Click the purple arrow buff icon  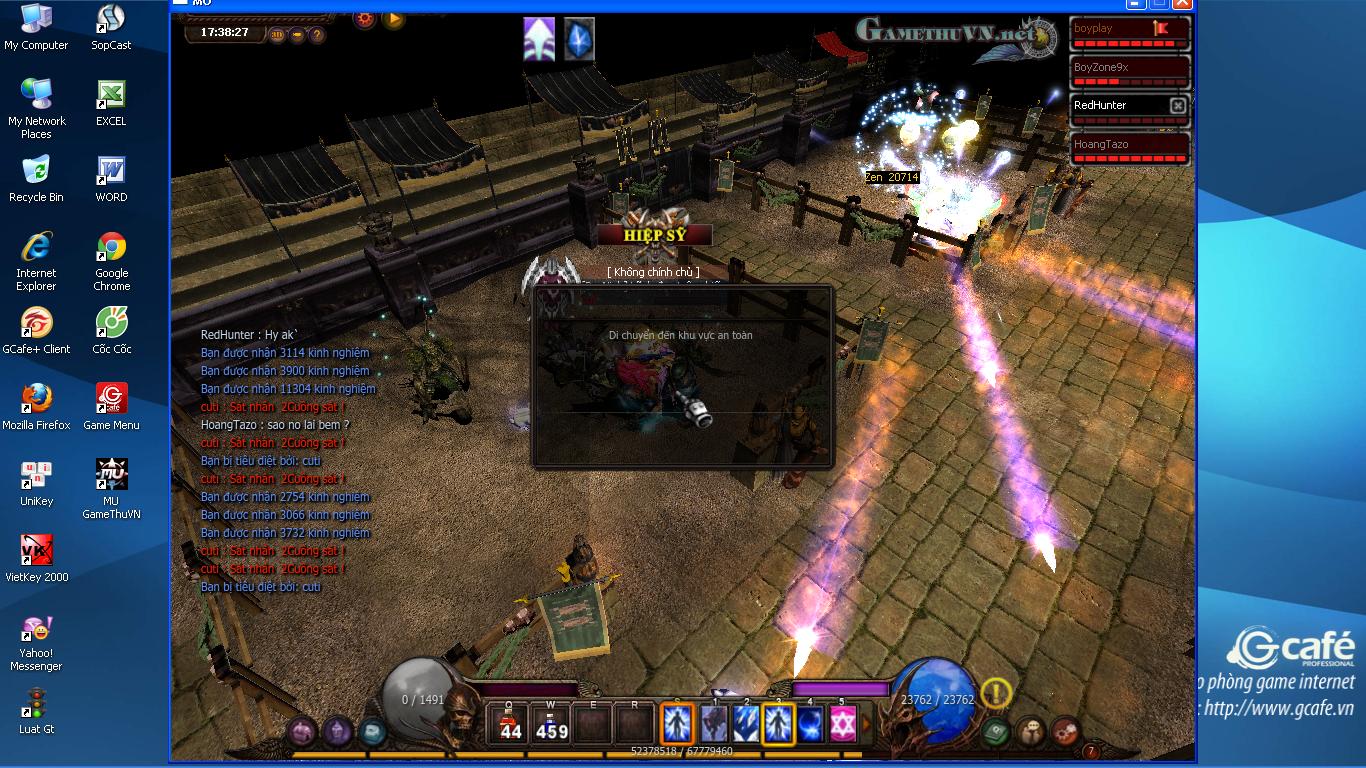[x=539, y=39]
